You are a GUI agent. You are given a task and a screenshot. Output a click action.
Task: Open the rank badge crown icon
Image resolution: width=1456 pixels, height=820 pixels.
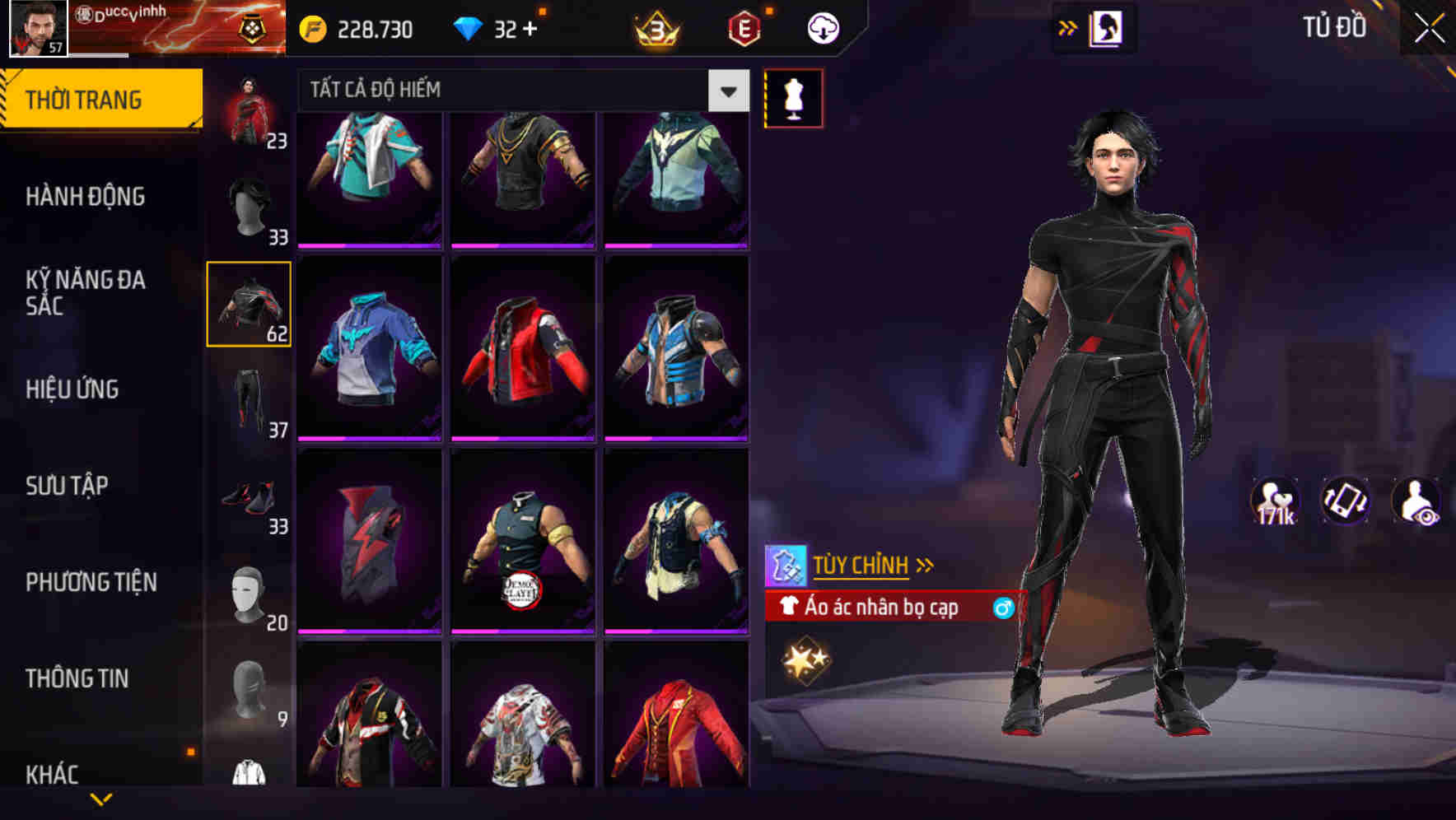tap(655, 27)
